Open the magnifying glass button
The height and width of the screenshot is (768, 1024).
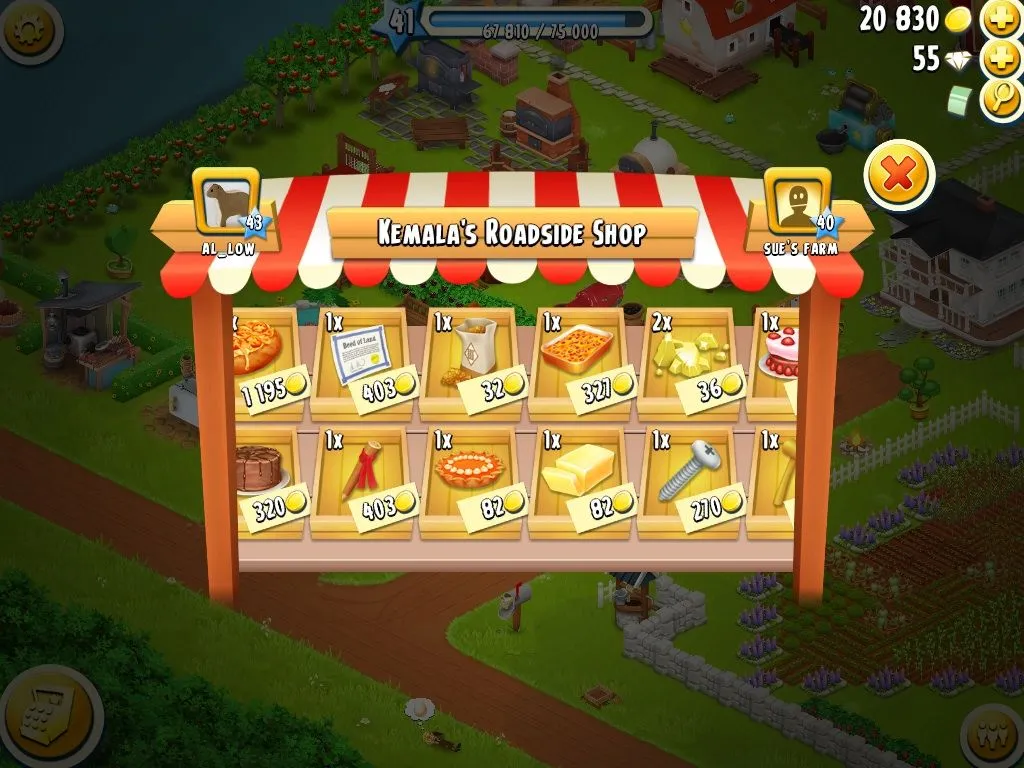point(1001,99)
